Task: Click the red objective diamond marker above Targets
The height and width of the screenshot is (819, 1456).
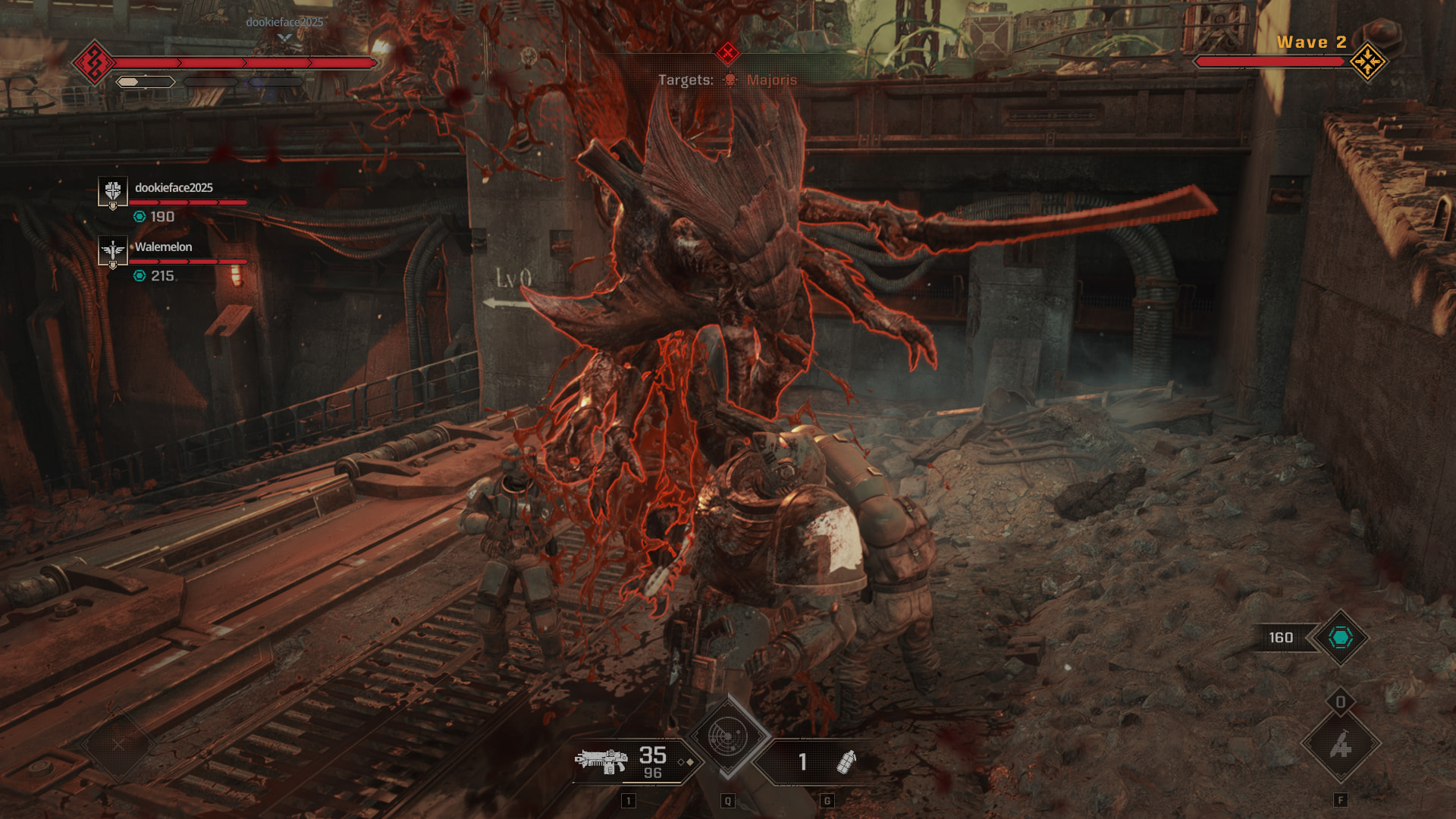Action: click(727, 52)
